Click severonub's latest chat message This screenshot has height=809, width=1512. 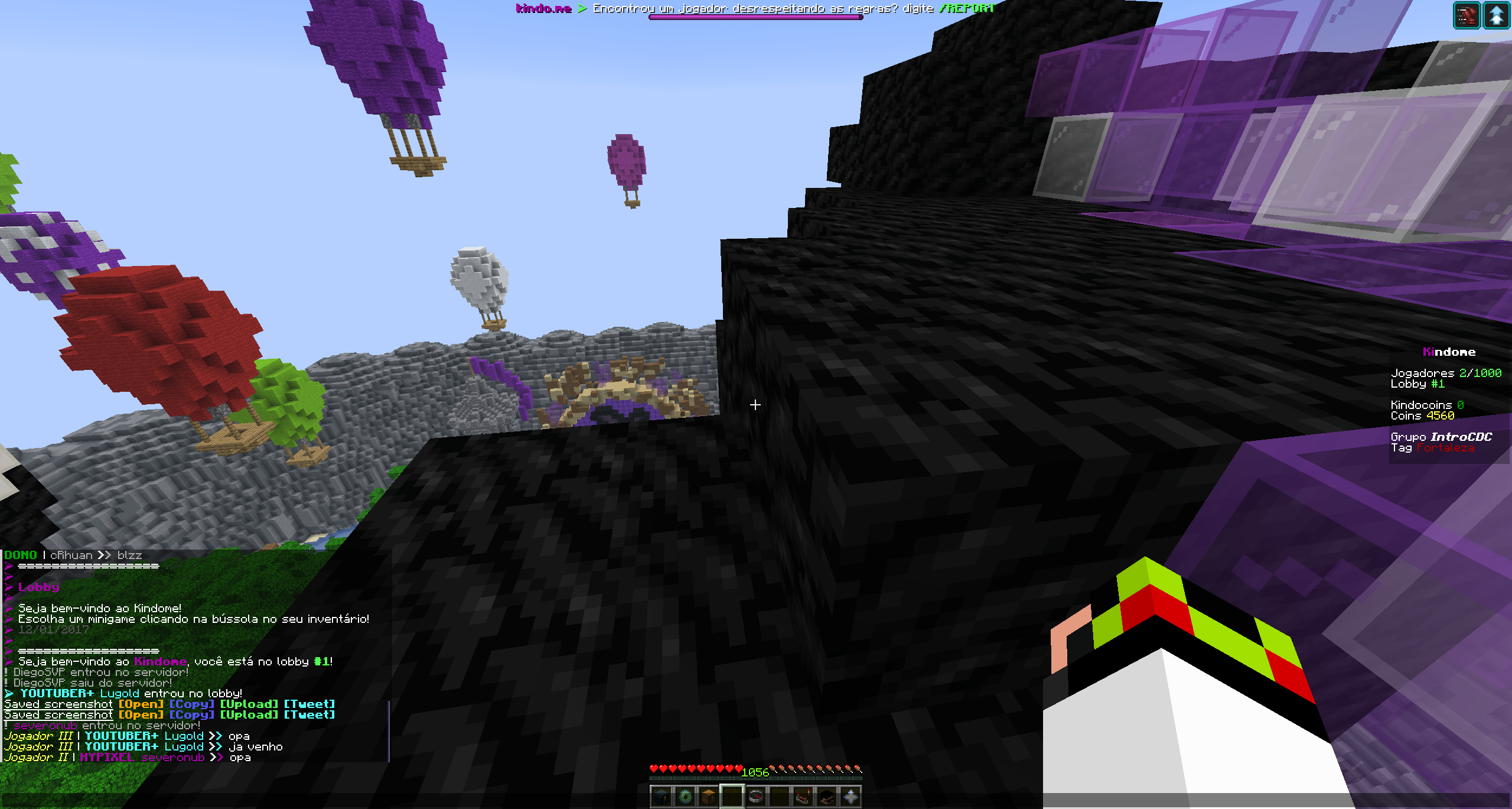(x=240, y=757)
